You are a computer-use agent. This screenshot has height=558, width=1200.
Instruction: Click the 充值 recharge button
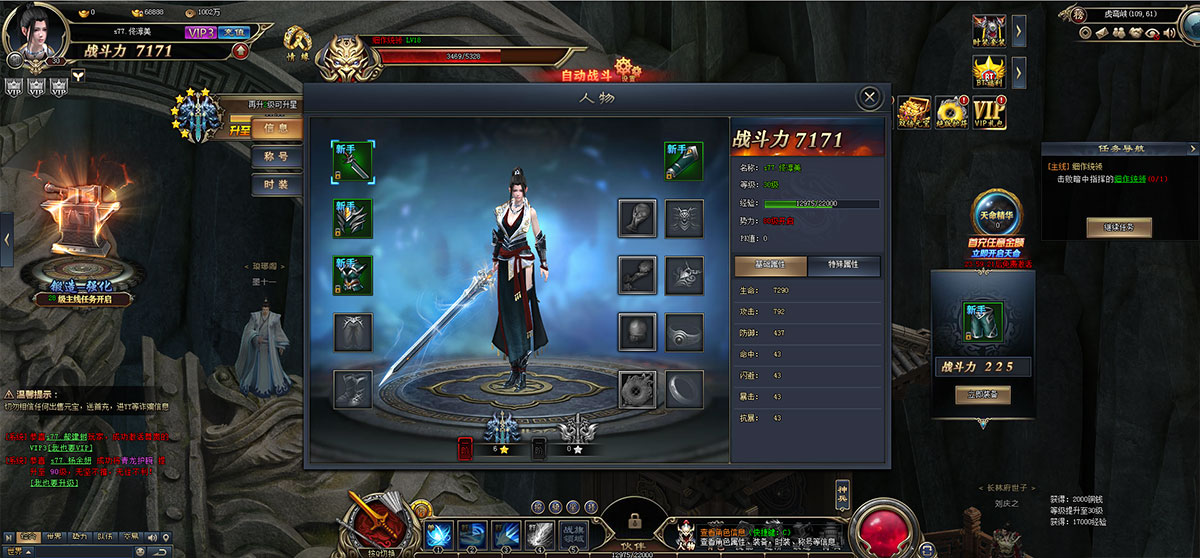[x=232, y=32]
